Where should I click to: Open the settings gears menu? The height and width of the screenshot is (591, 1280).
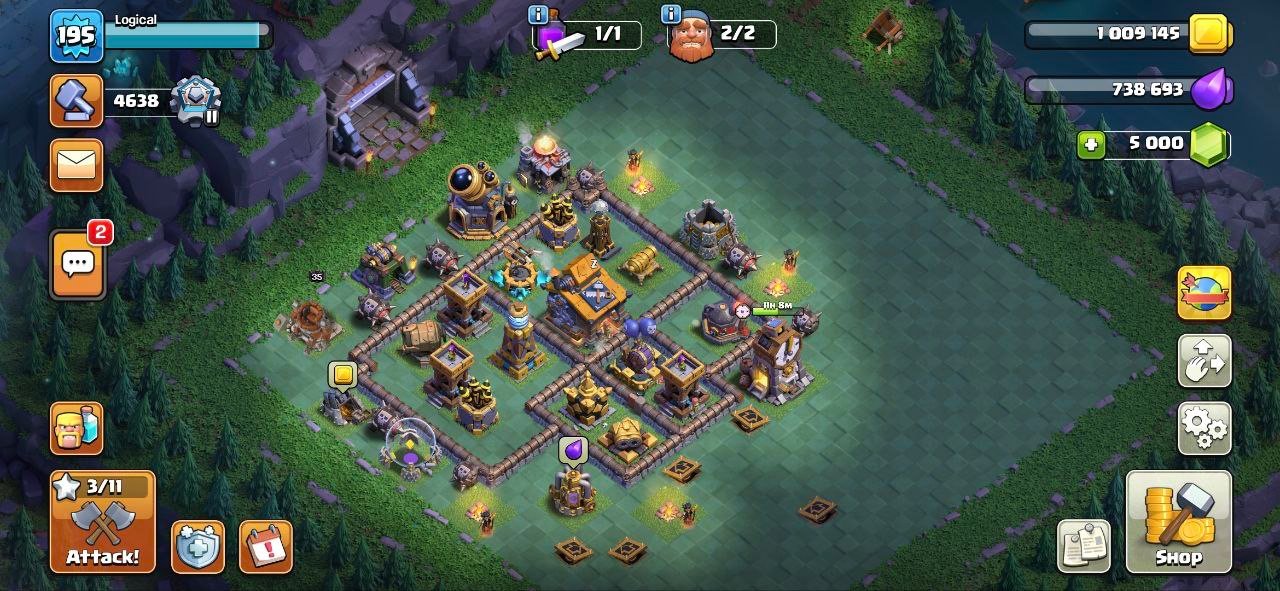click(x=1204, y=428)
